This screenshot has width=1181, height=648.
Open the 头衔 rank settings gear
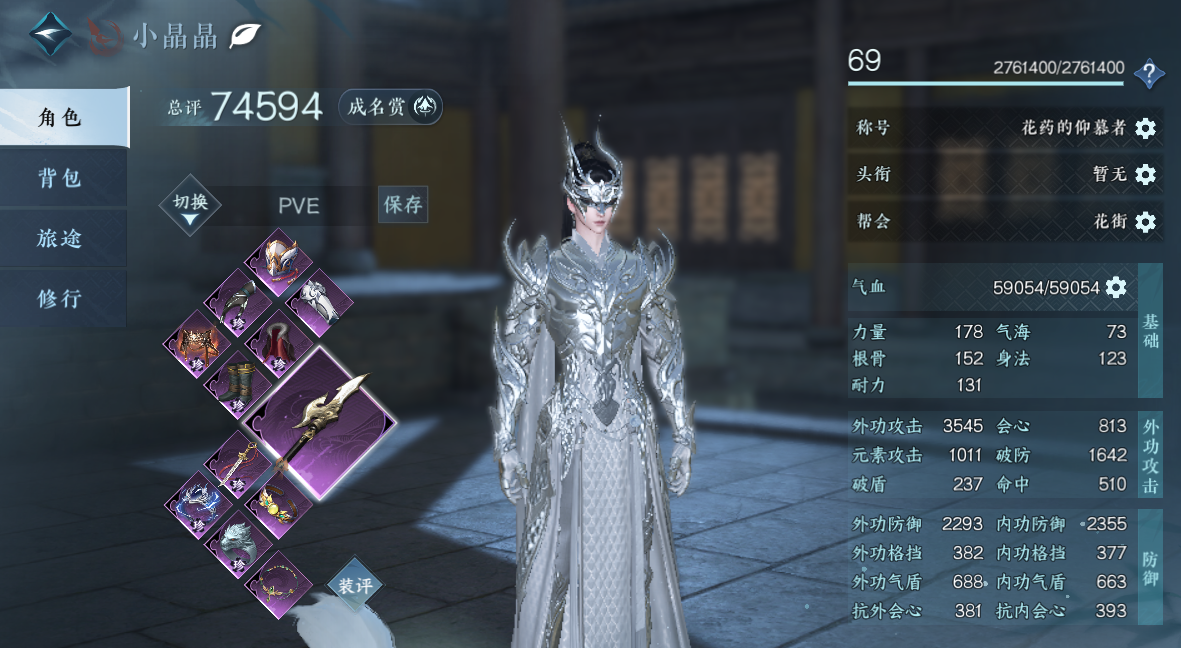(x=1146, y=175)
